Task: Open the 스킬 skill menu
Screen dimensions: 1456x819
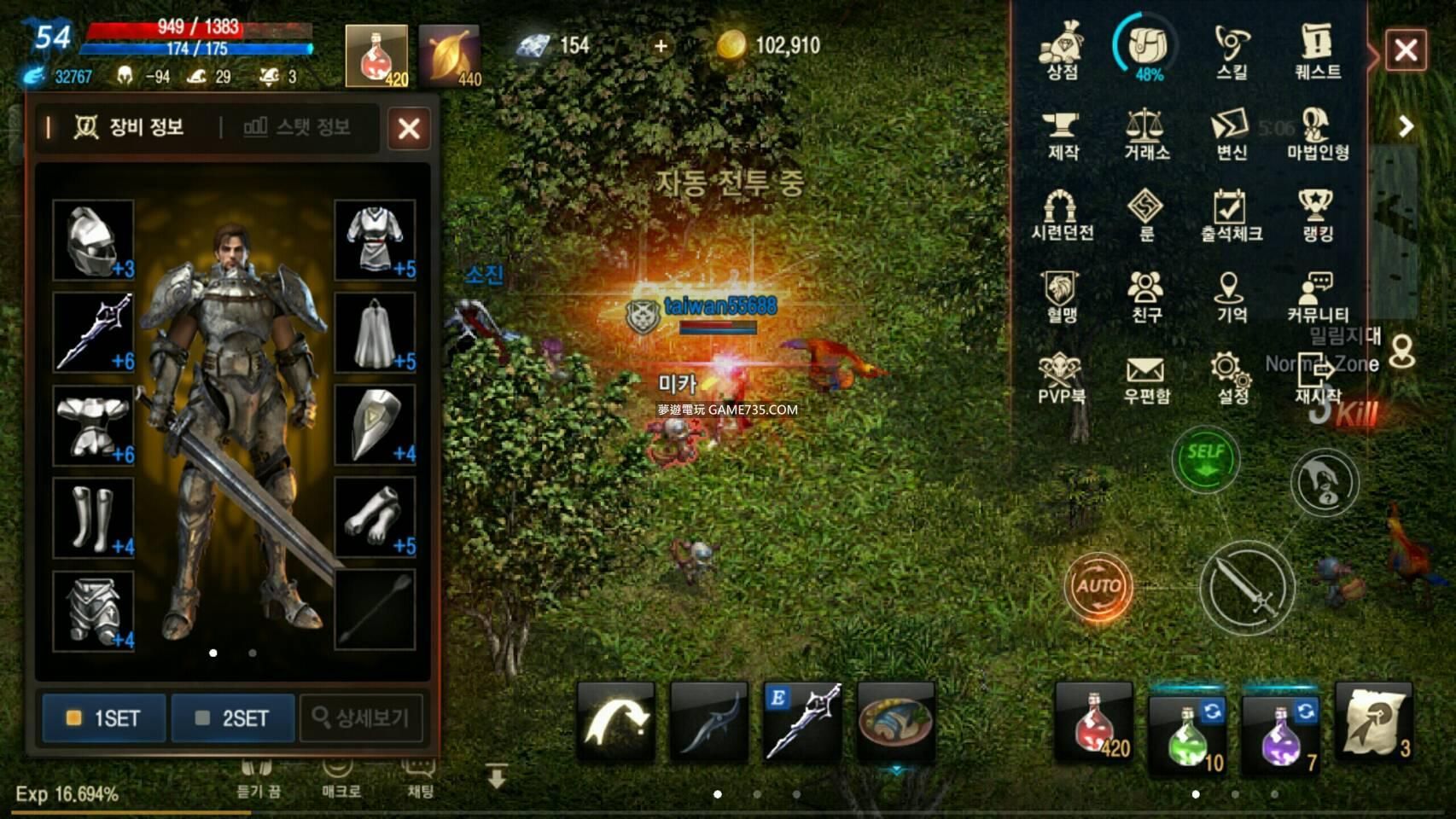Action: click(x=1232, y=51)
